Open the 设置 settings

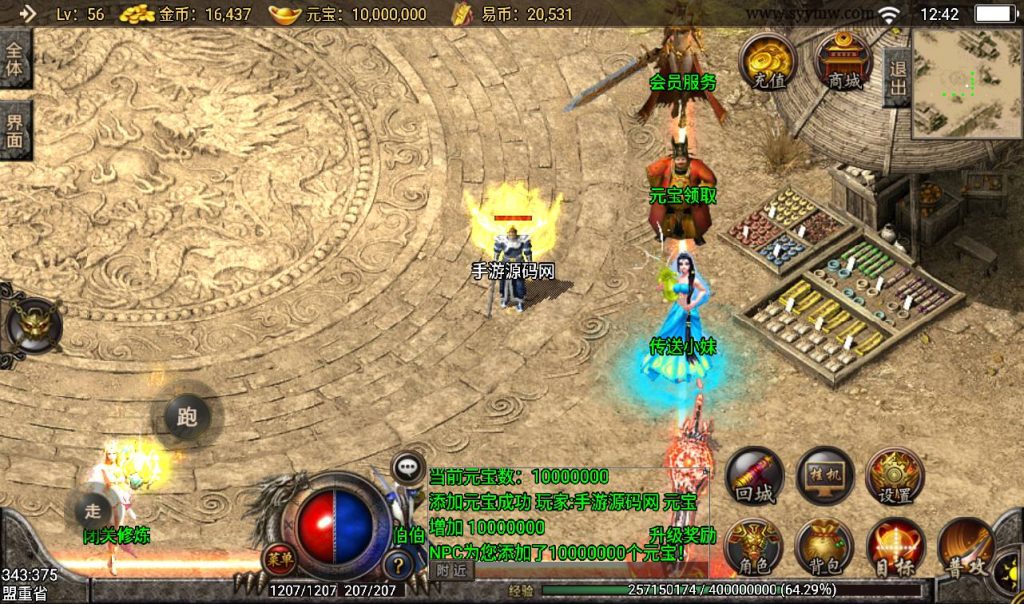[895, 475]
